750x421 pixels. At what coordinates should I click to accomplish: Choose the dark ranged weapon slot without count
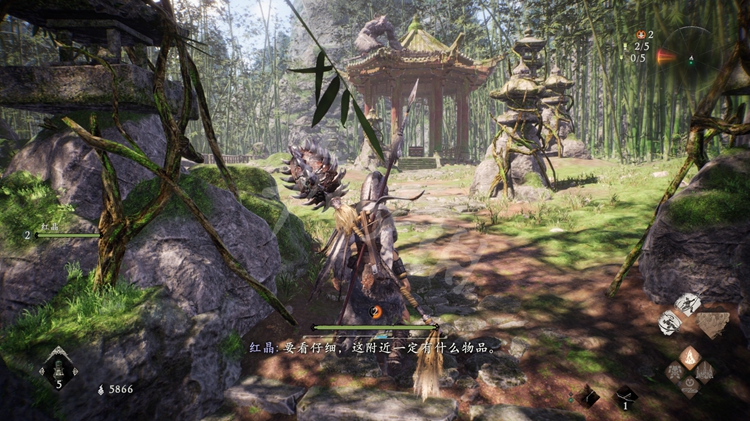(589, 396)
